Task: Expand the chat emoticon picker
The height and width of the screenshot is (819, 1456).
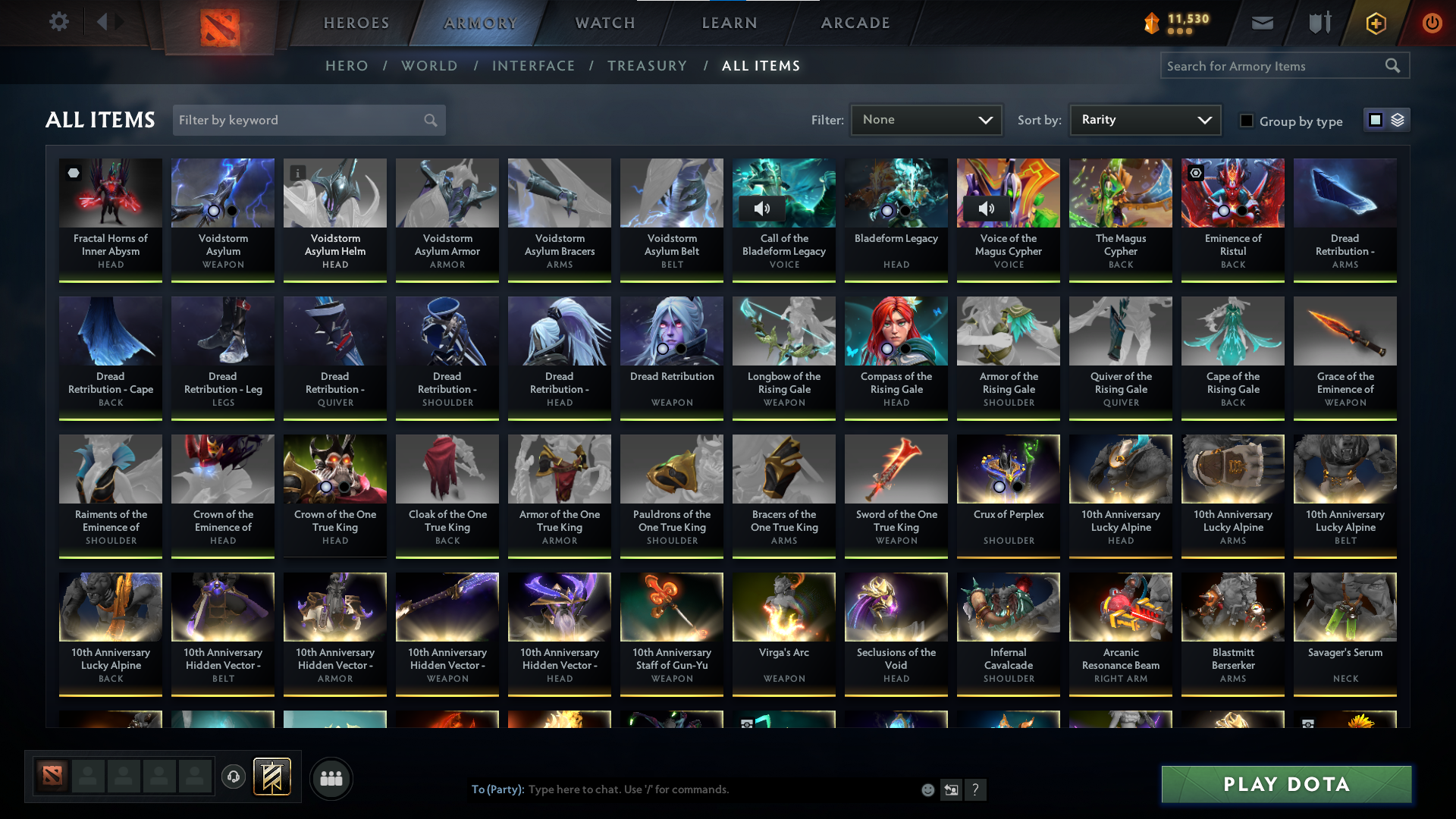Action: [927, 789]
